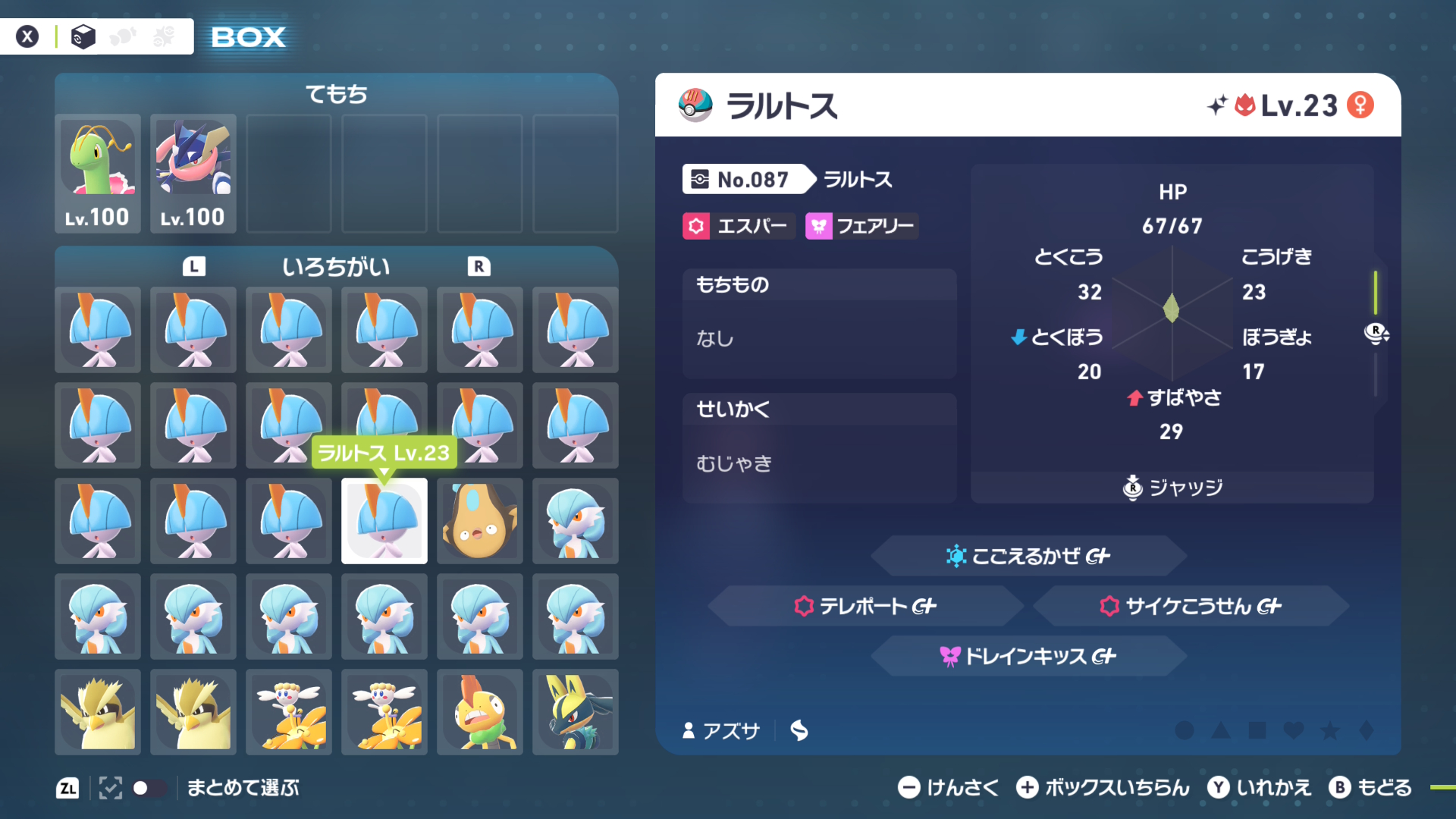Open the ジャッジ stat judge view
This screenshot has height=819, width=1456.
point(1172,487)
